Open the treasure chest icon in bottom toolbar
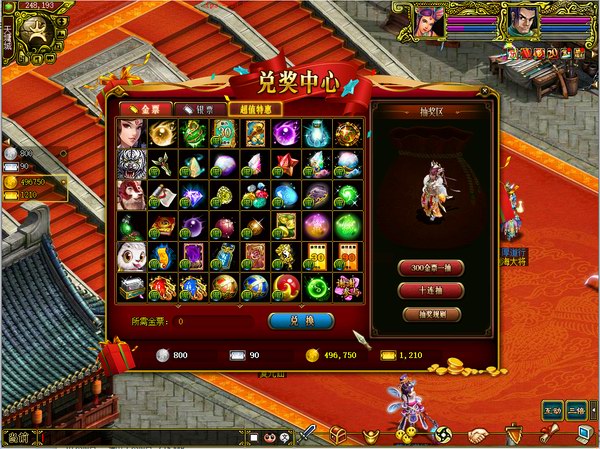The width and height of the screenshot is (600, 449). point(339,435)
